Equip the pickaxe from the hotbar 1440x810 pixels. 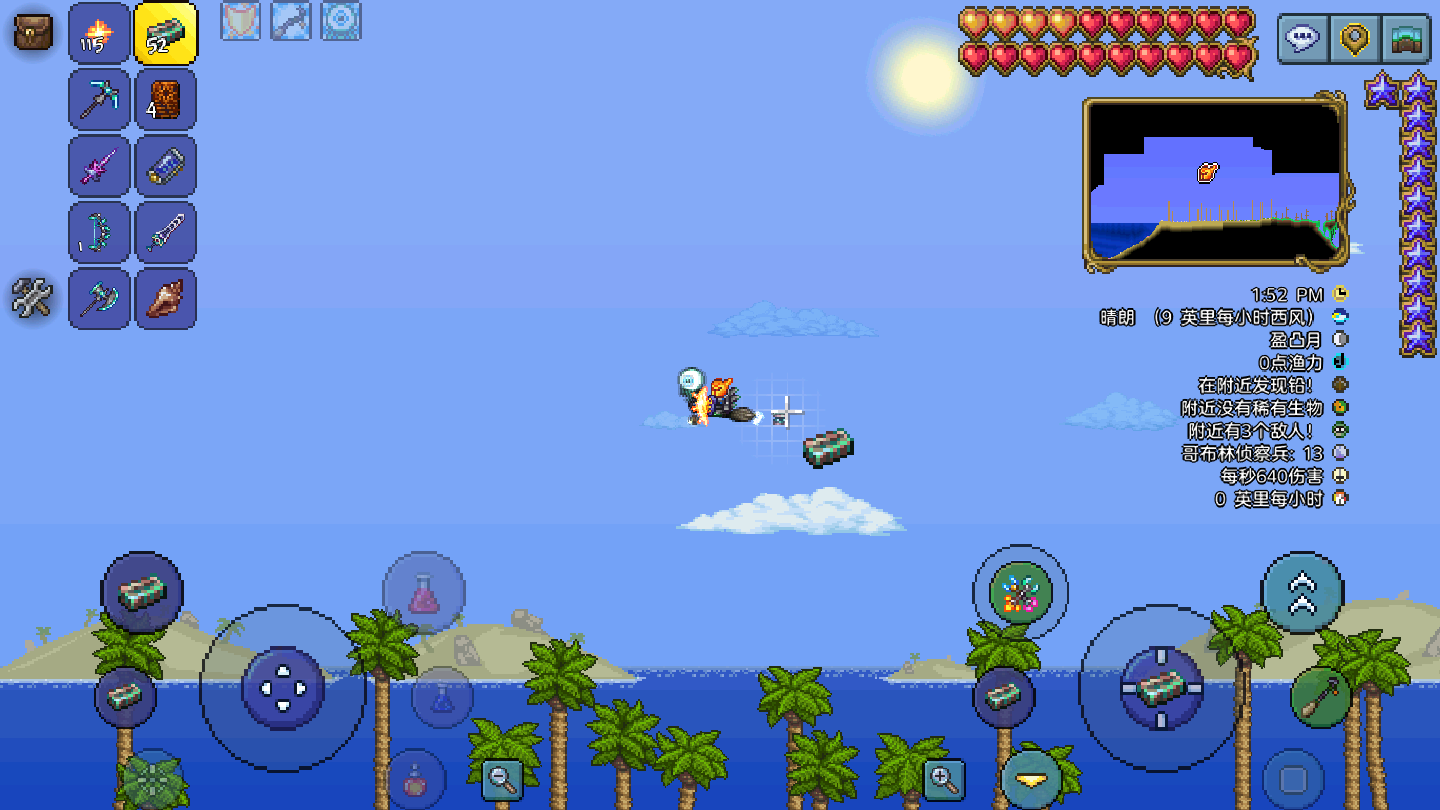point(99,99)
